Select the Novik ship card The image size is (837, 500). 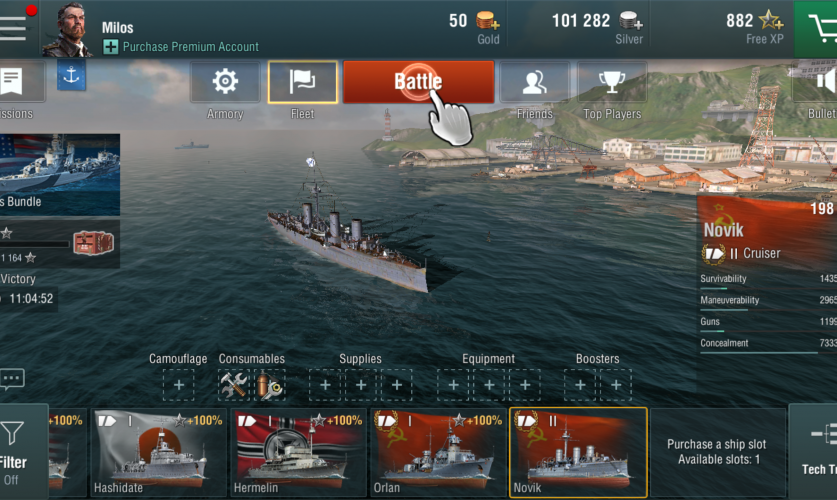coord(578,452)
